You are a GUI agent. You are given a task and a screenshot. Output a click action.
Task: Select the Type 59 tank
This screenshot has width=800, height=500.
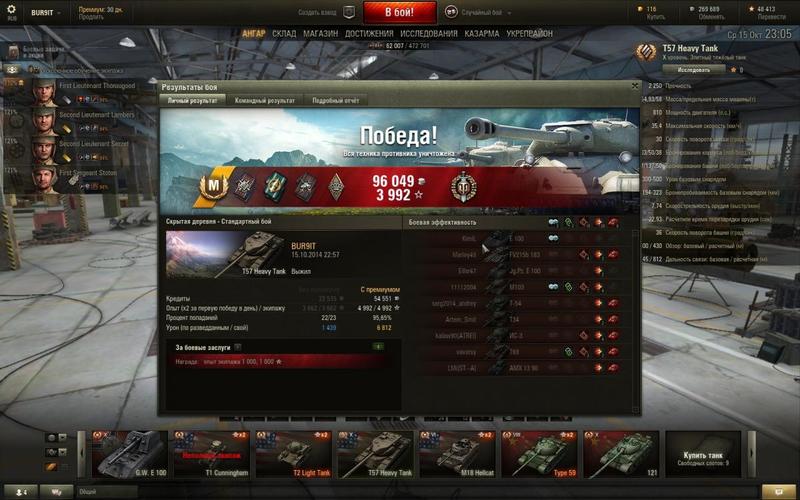(x=538, y=455)
